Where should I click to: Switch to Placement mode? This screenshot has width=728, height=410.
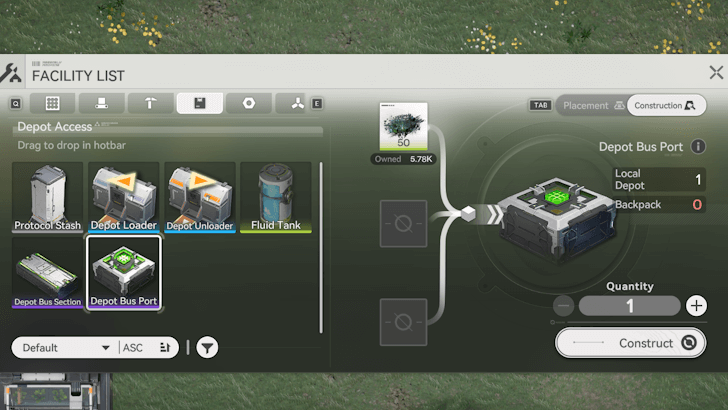click(592, 105)
